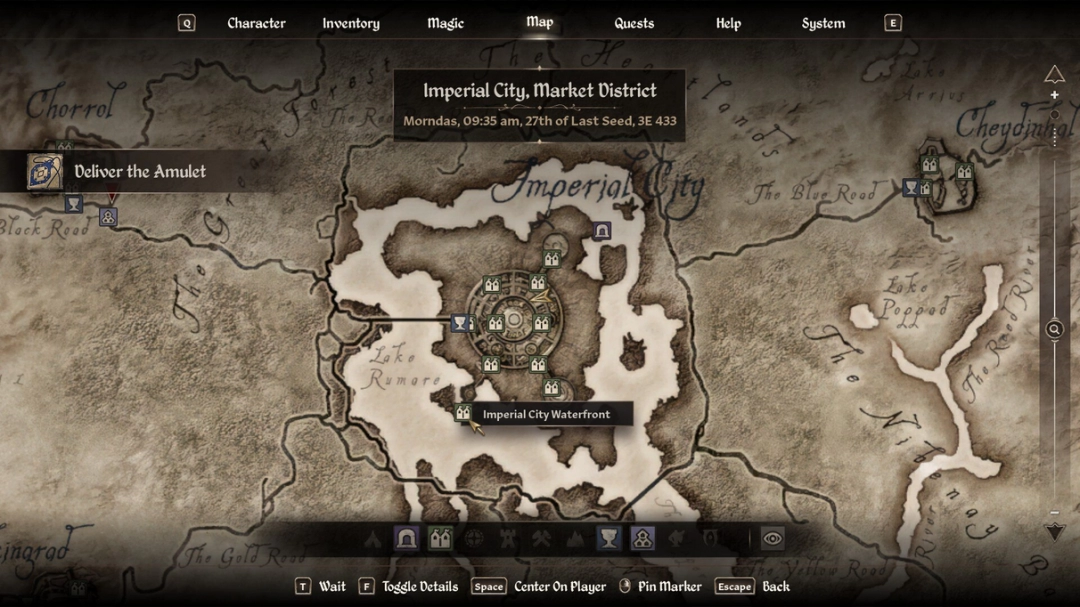Toggle the gate/doorway filter icon
The image size is (1080, 607).
pyautogui.click(x=406, y=539)
